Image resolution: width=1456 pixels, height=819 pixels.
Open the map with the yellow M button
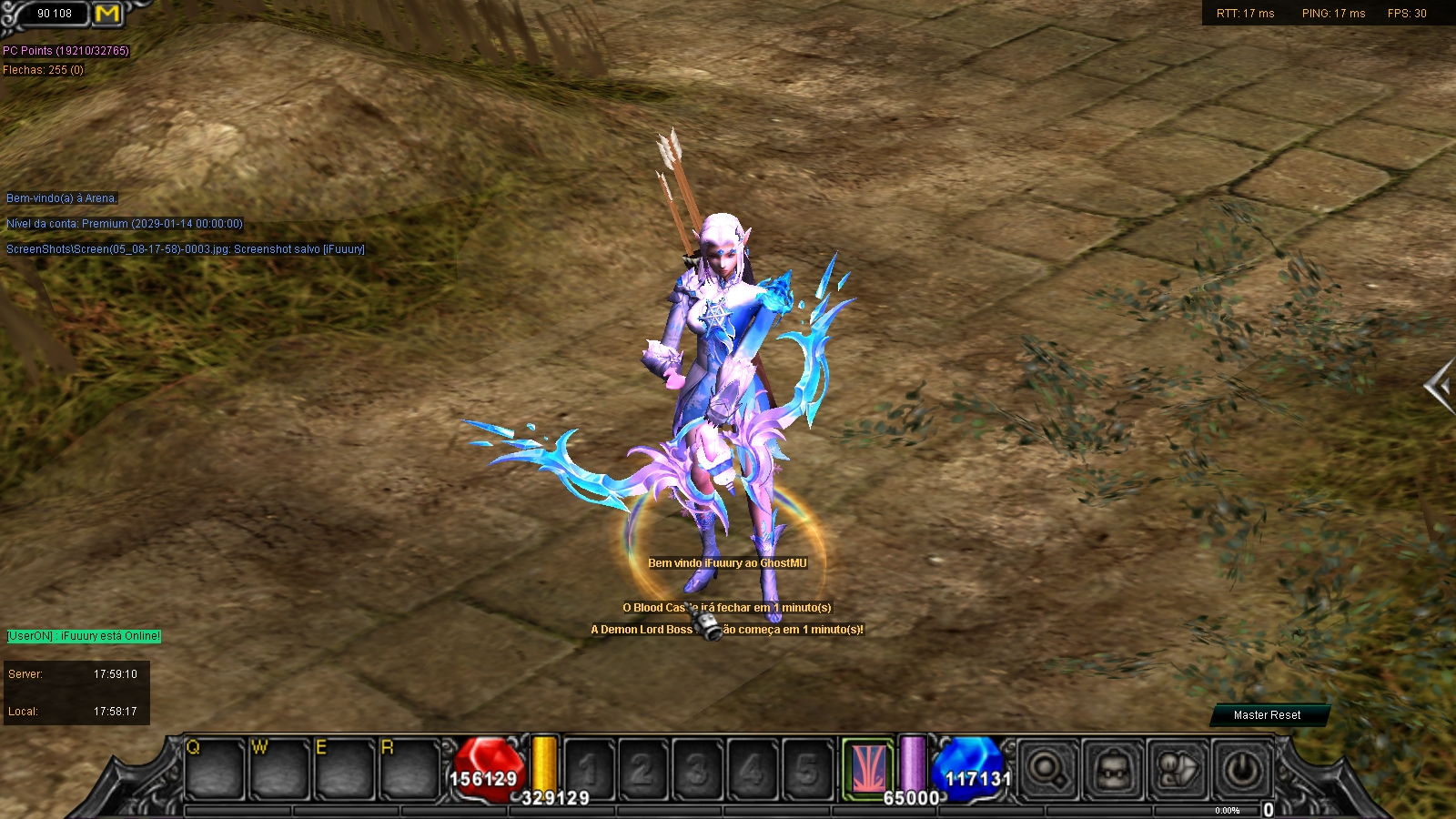click(x=107, y=14)
